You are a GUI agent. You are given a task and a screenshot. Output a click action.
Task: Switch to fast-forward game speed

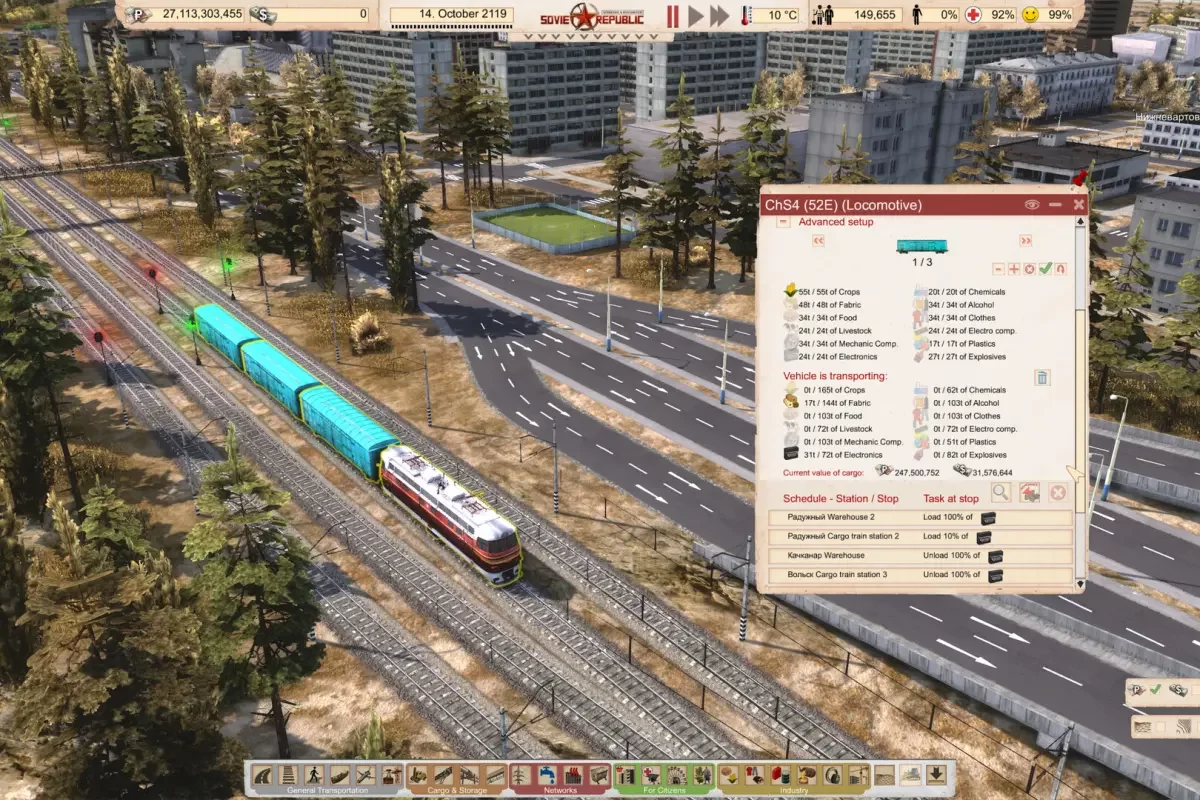pos(720,15)
